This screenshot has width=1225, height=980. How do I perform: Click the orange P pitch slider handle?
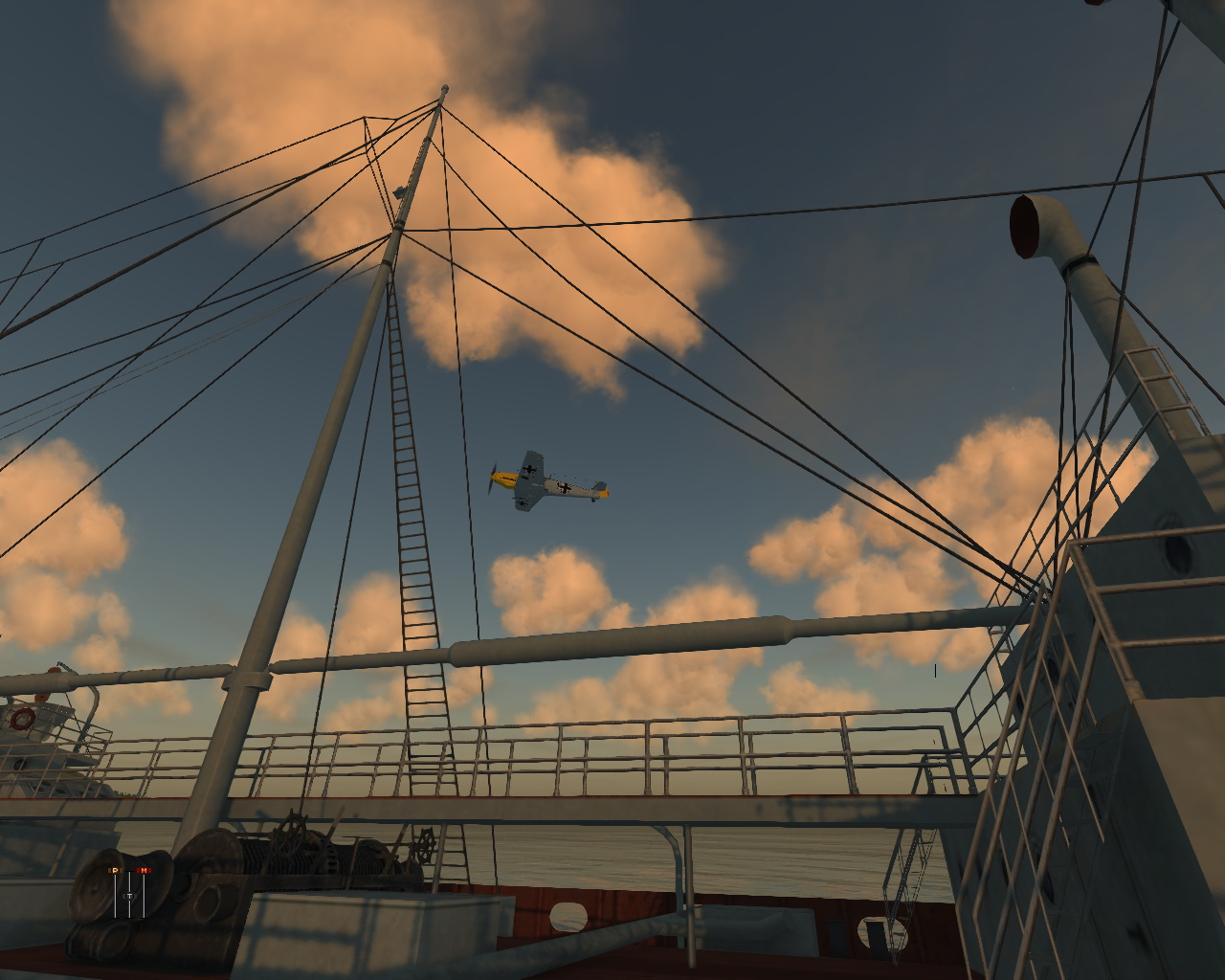(x=115, y=870)
